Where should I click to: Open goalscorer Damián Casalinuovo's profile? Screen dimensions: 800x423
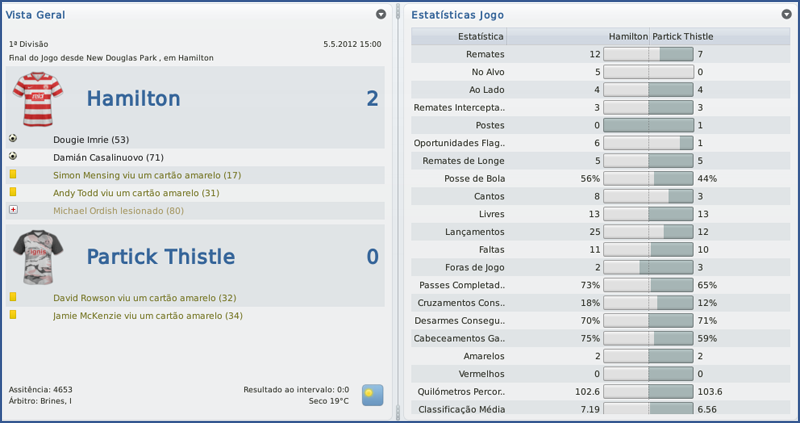(108, 158)
